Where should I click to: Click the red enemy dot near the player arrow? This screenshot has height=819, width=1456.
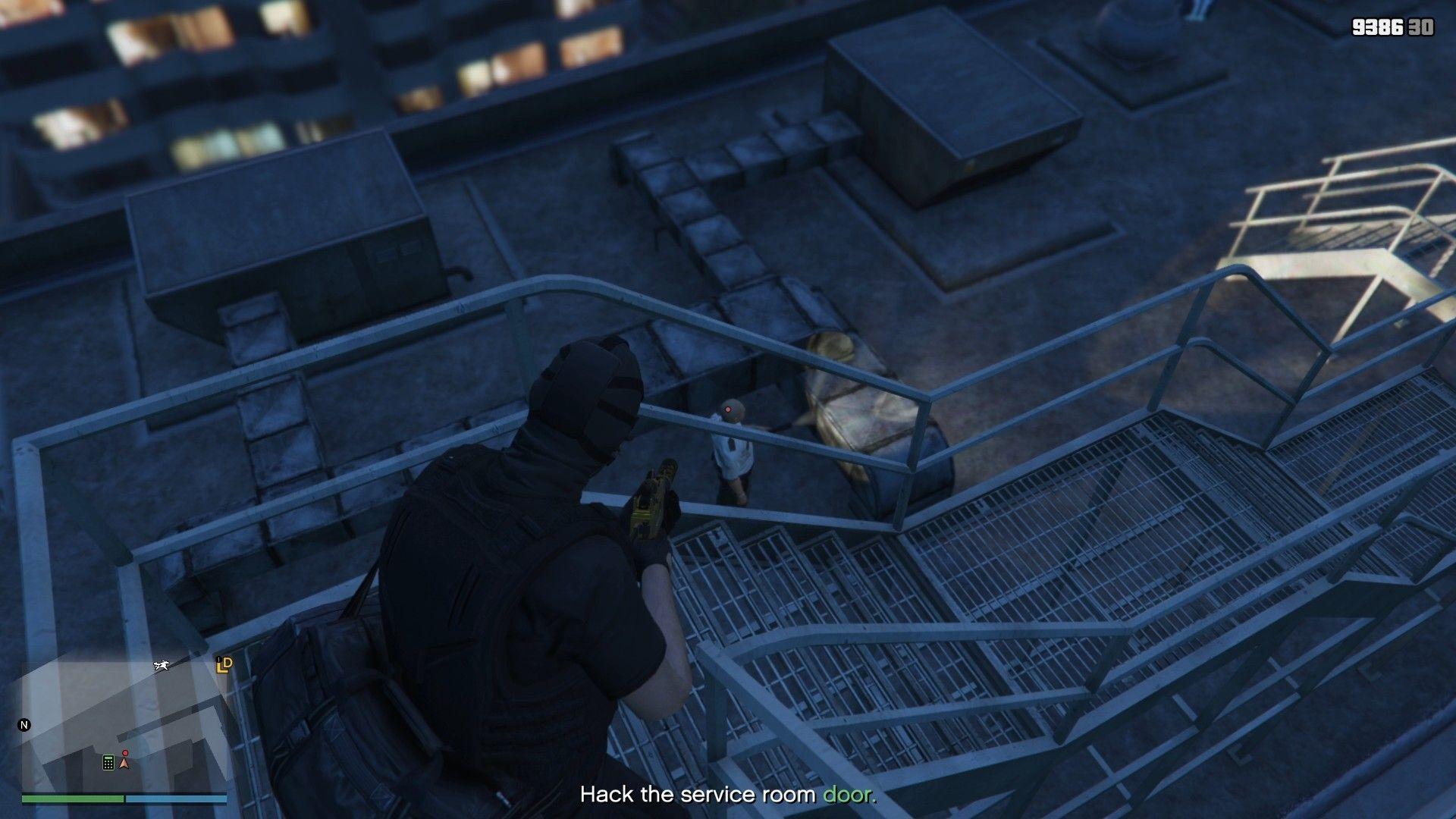pos(126,753)
